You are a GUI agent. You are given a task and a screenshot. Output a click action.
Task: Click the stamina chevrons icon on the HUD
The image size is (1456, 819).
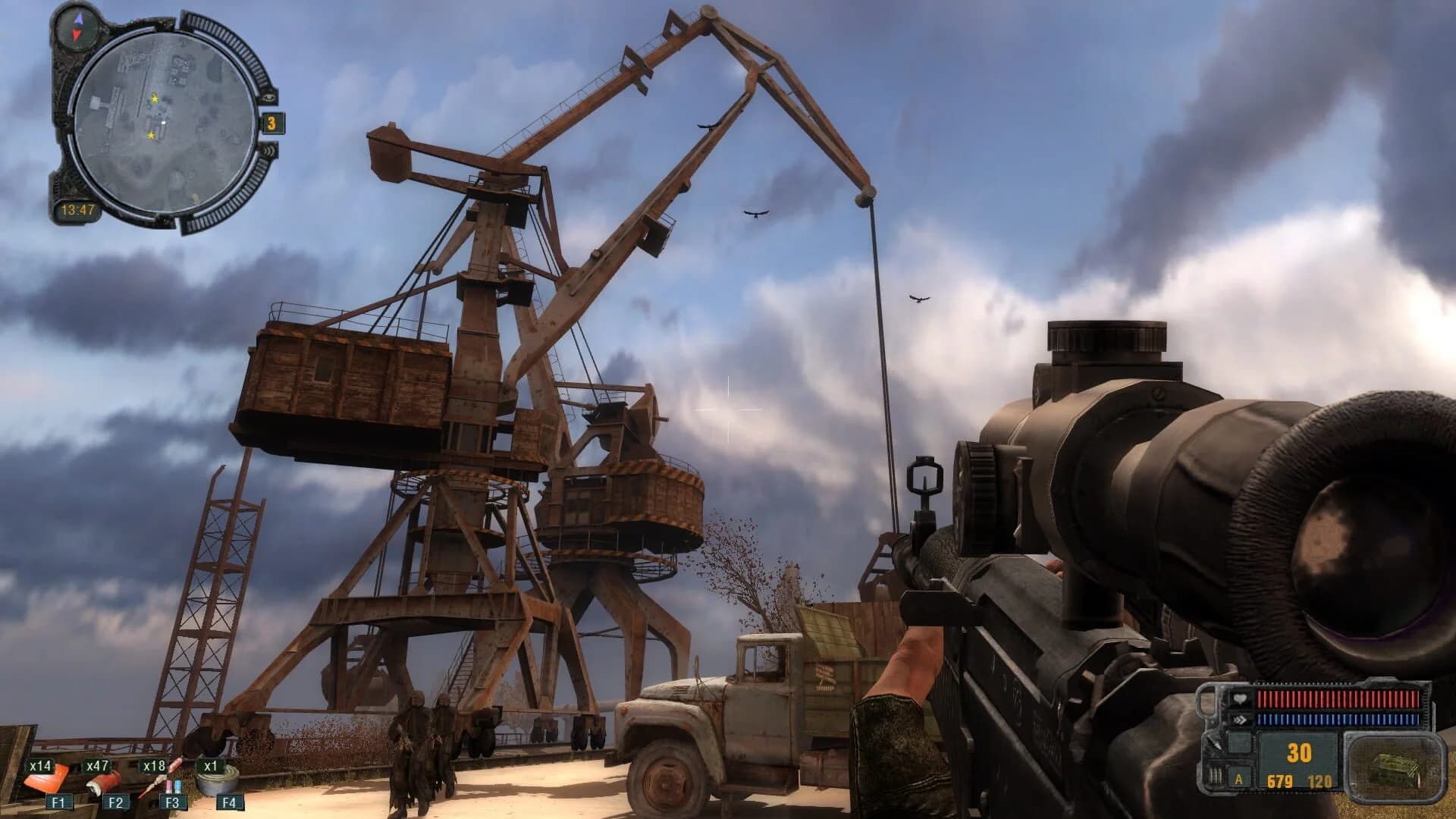[x=1241, y=720]
